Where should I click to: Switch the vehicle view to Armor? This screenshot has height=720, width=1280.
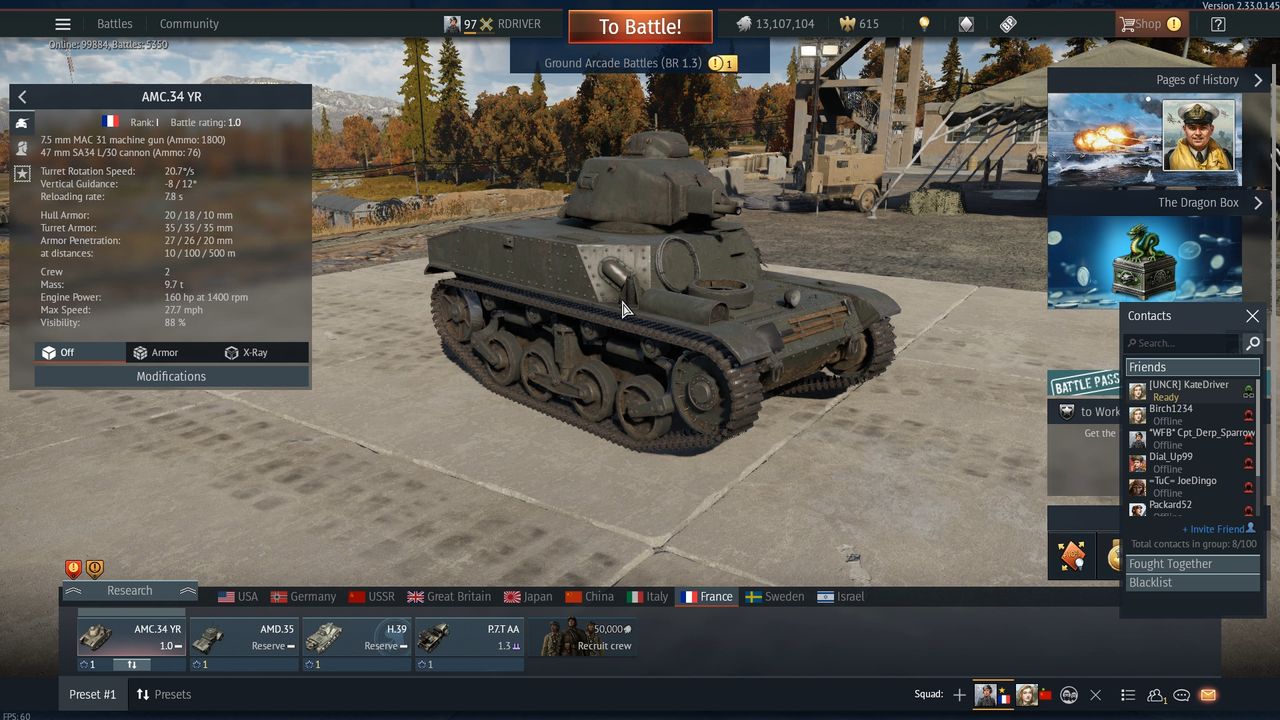[156, 352]
